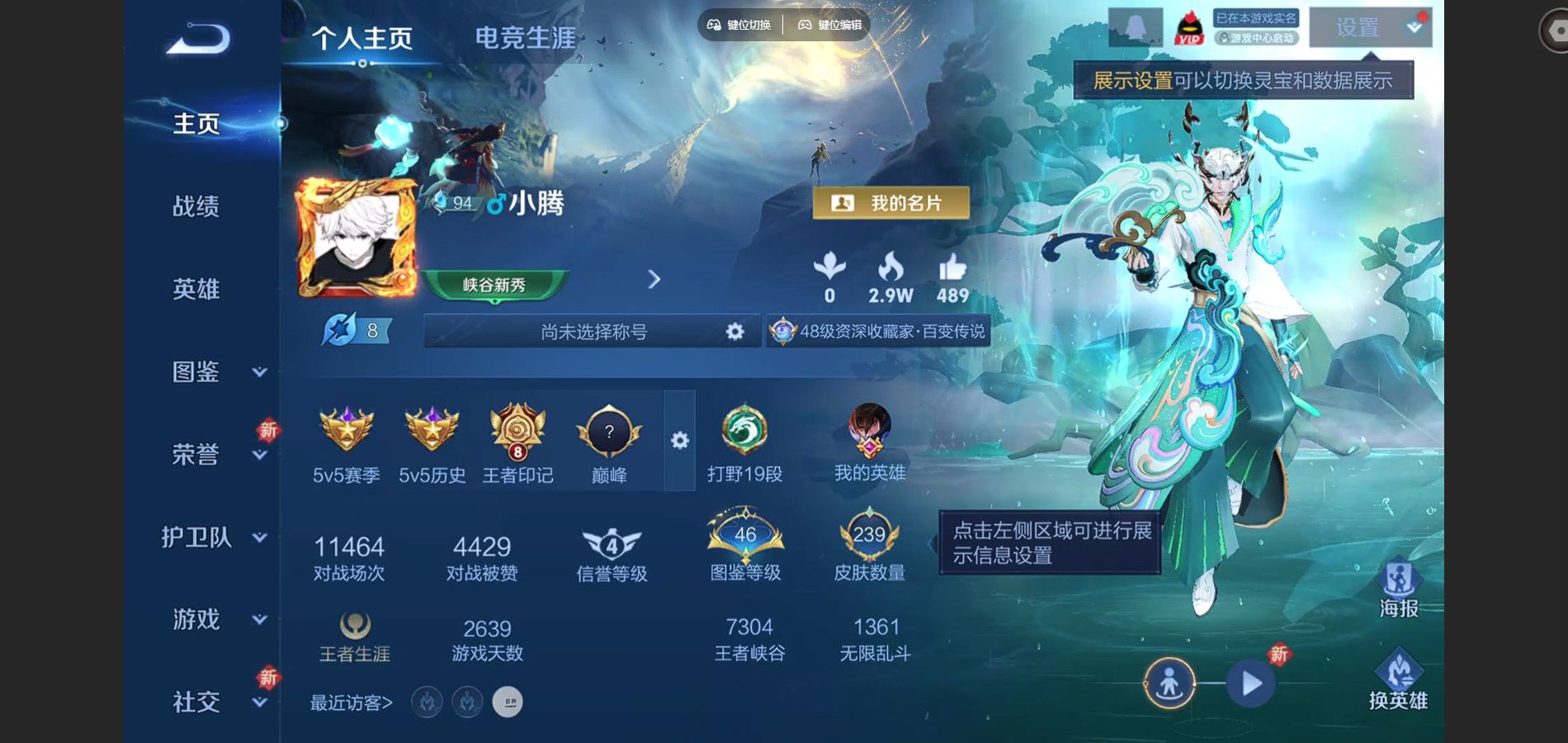1568x743 pixels.
Task: Click the 信誉等级 credit level emblem
Action: click(x=611, y=545)
